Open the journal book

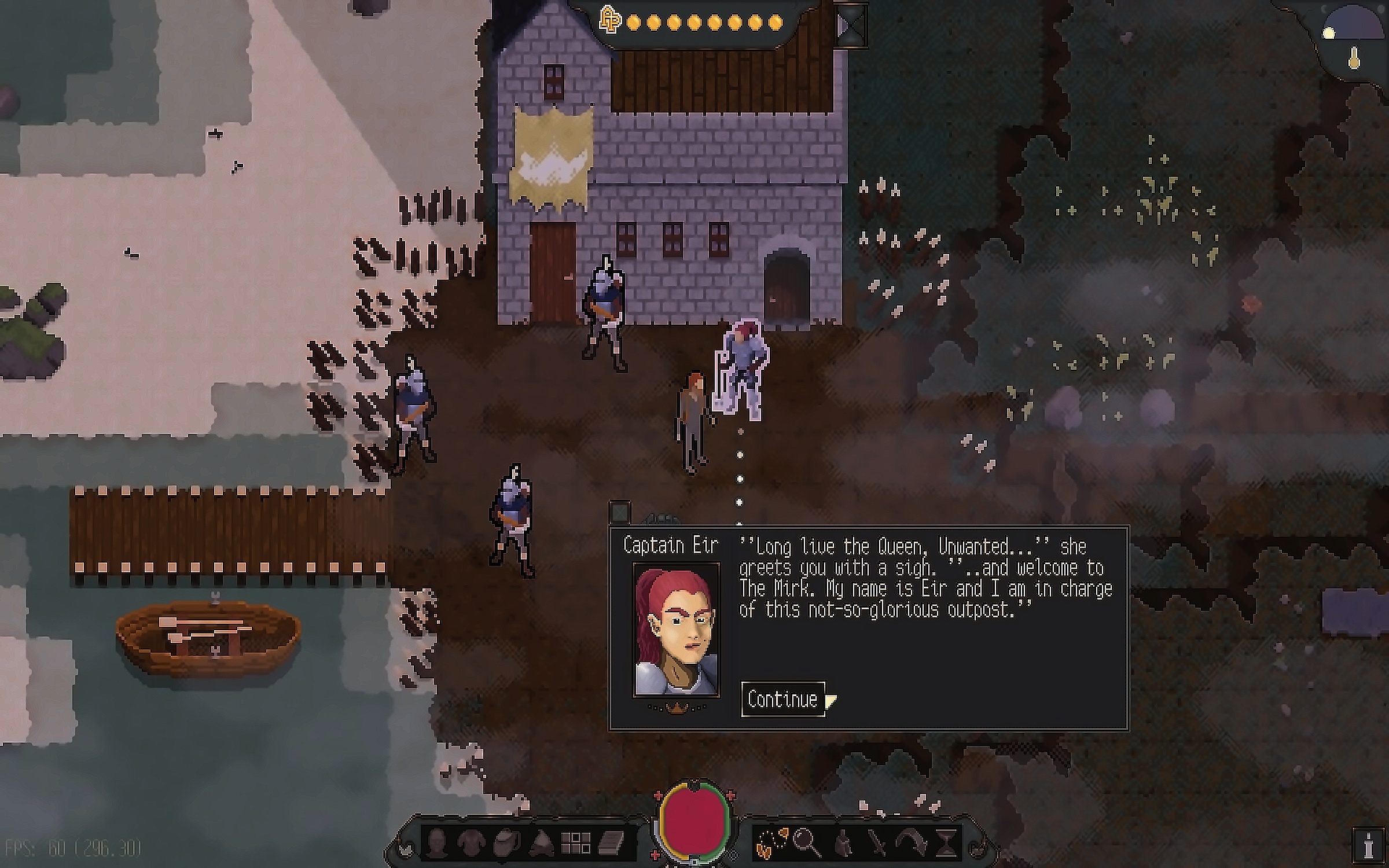pyautogui.click(x=611, y=843)
